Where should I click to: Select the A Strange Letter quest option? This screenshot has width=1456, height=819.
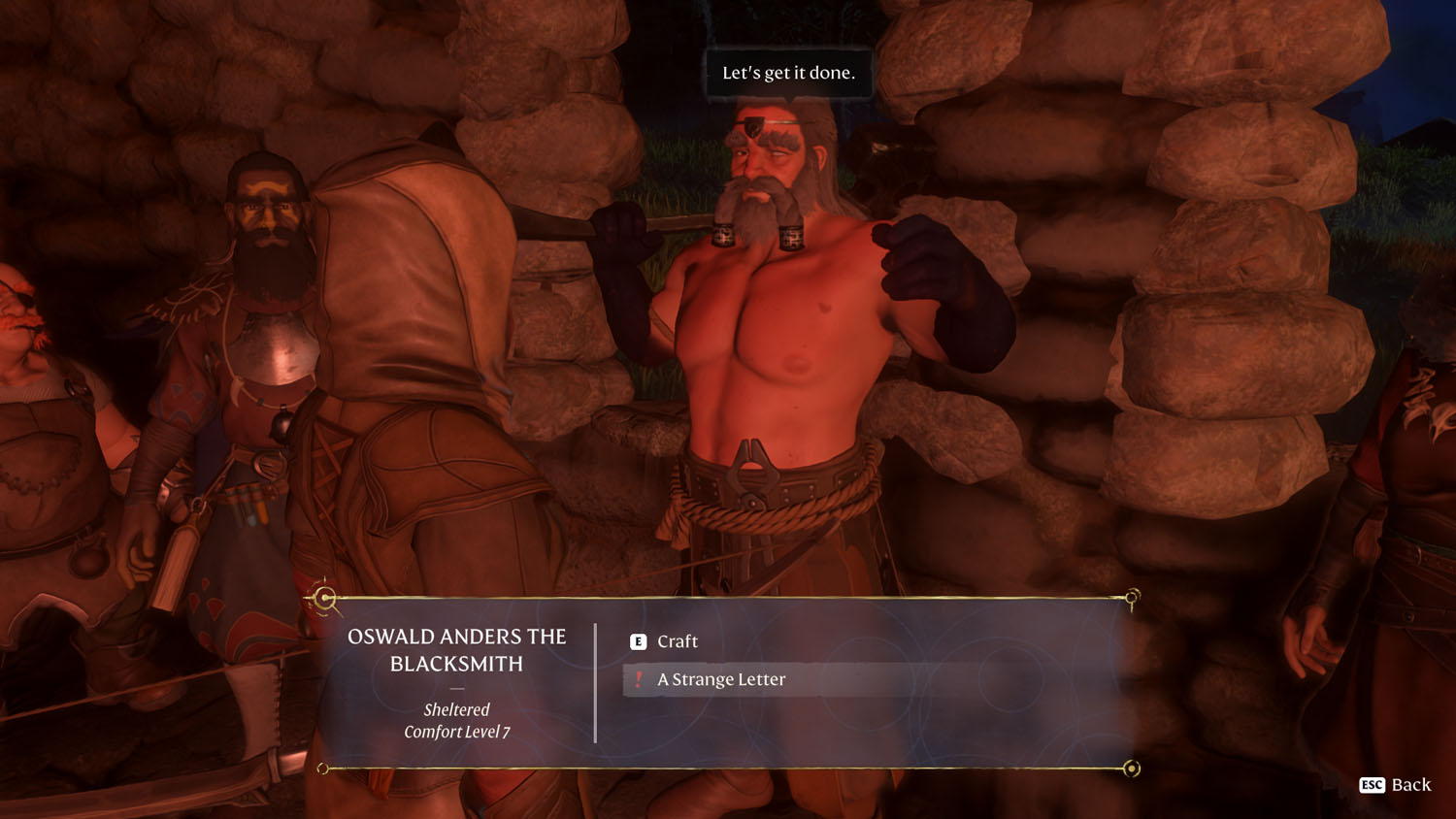[720, 679]
